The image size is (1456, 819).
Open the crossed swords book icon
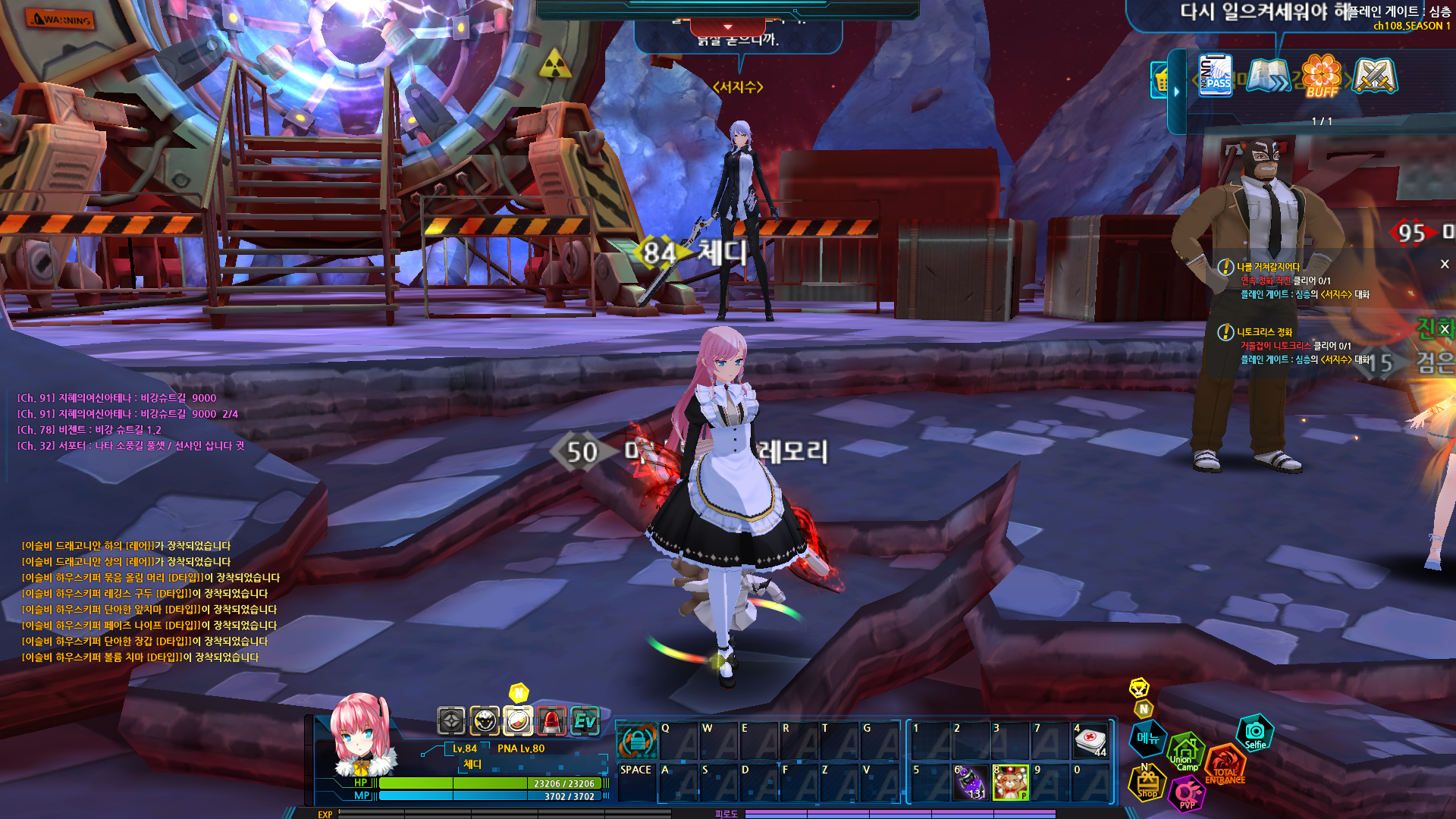(x=1374, y=76)
